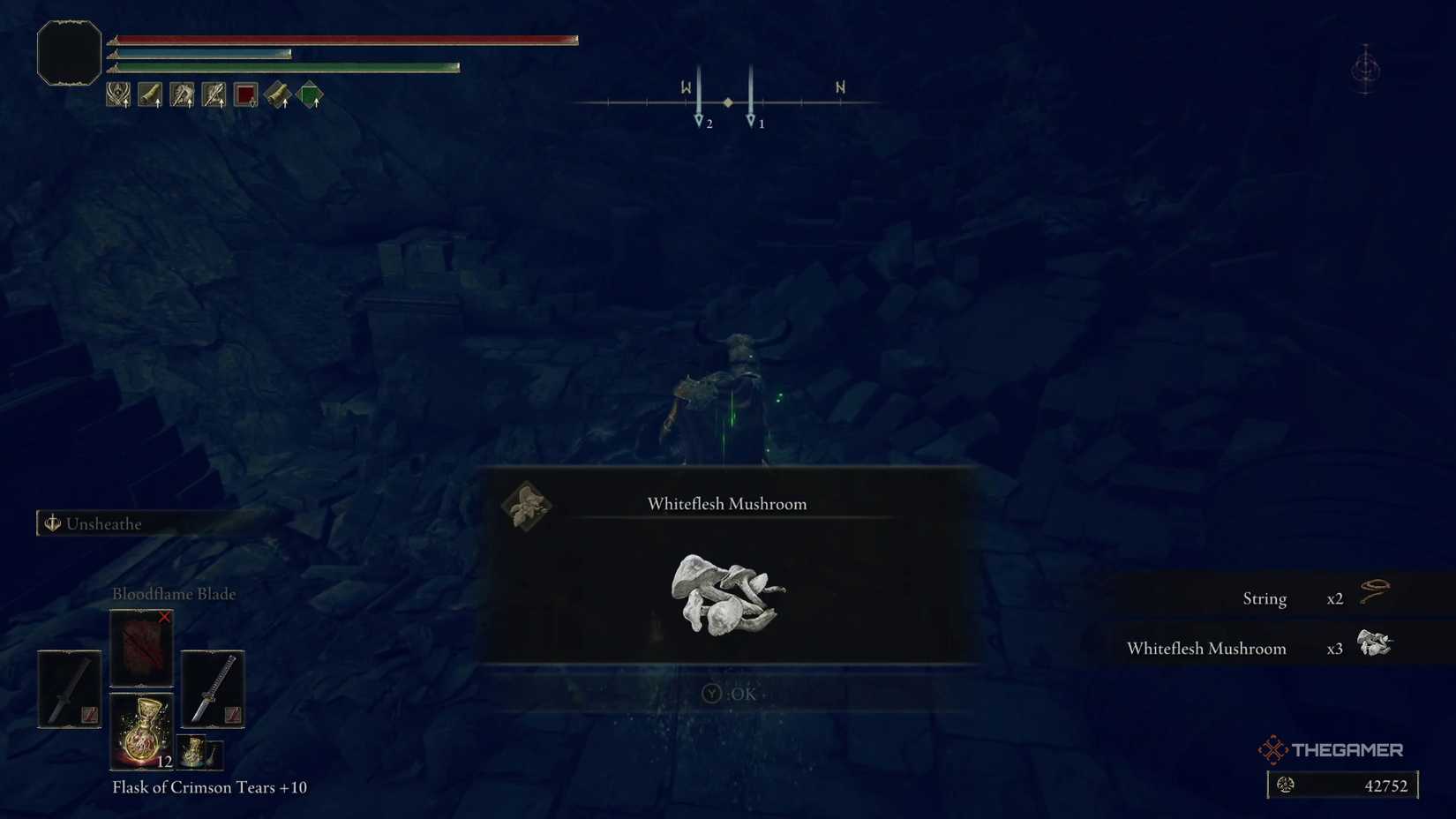The image size is (1456, 819).
Task: Select the red square status effect icon
Action: 245,95
